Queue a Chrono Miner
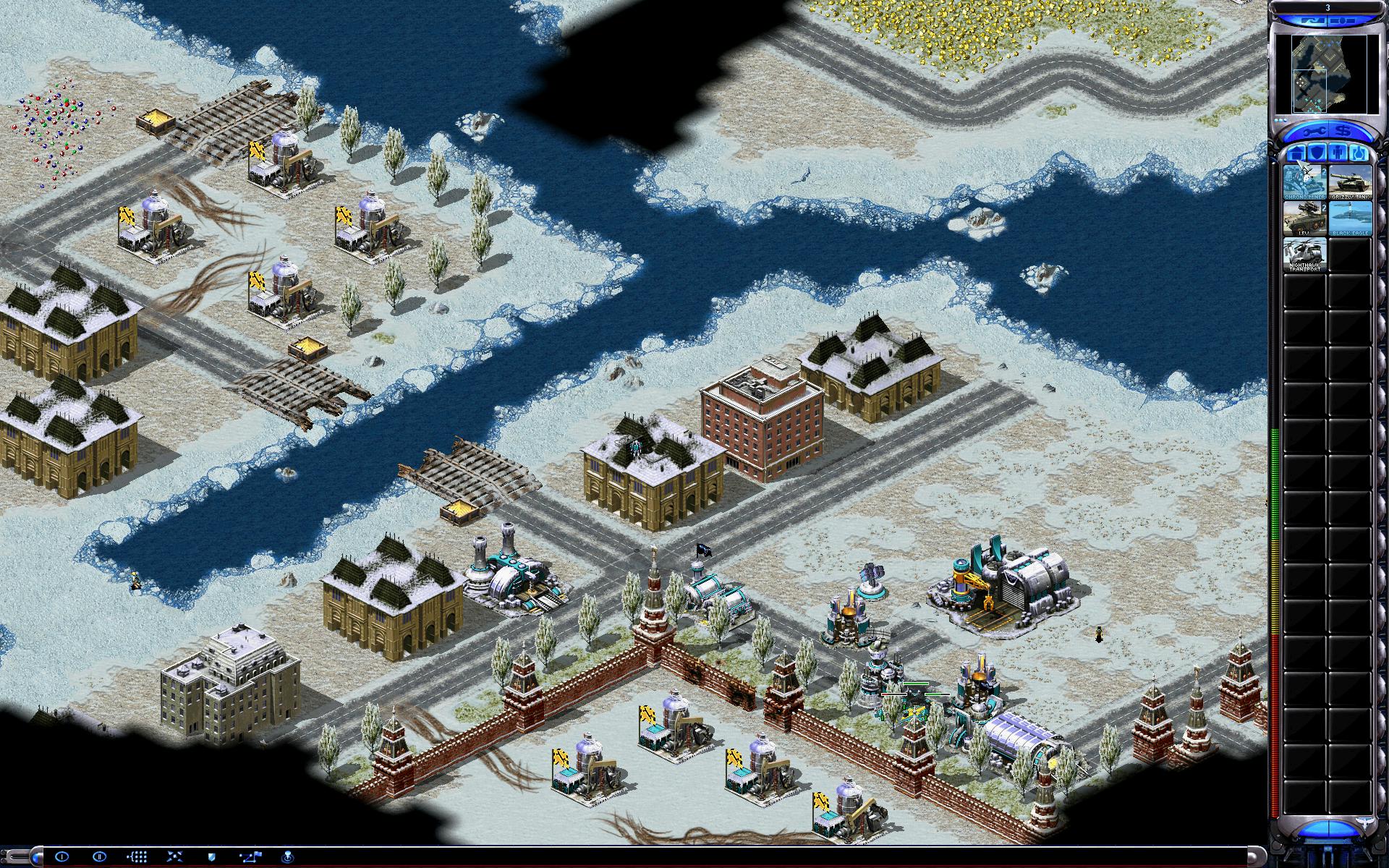Image resolution: width=1389 pixels, height=868 pixels. pos(1304,182)
